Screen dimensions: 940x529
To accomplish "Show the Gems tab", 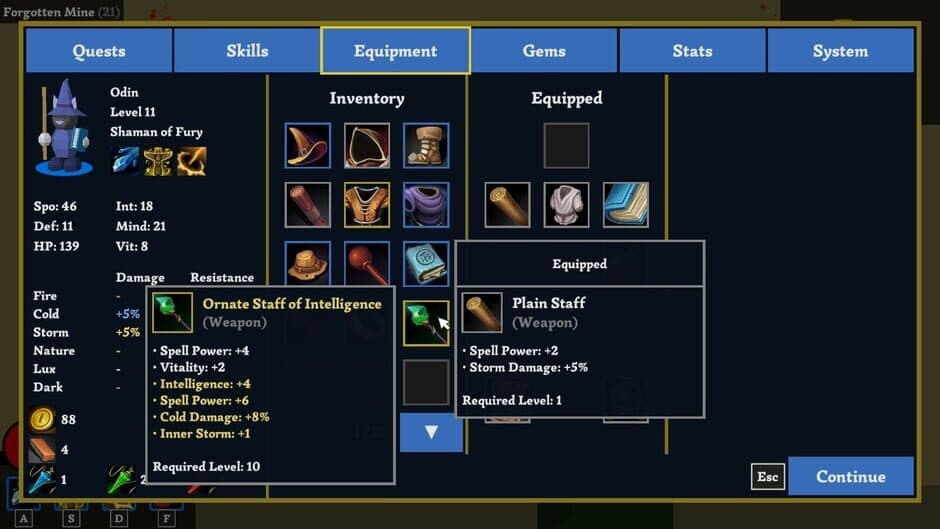I will tap(544, 51).
